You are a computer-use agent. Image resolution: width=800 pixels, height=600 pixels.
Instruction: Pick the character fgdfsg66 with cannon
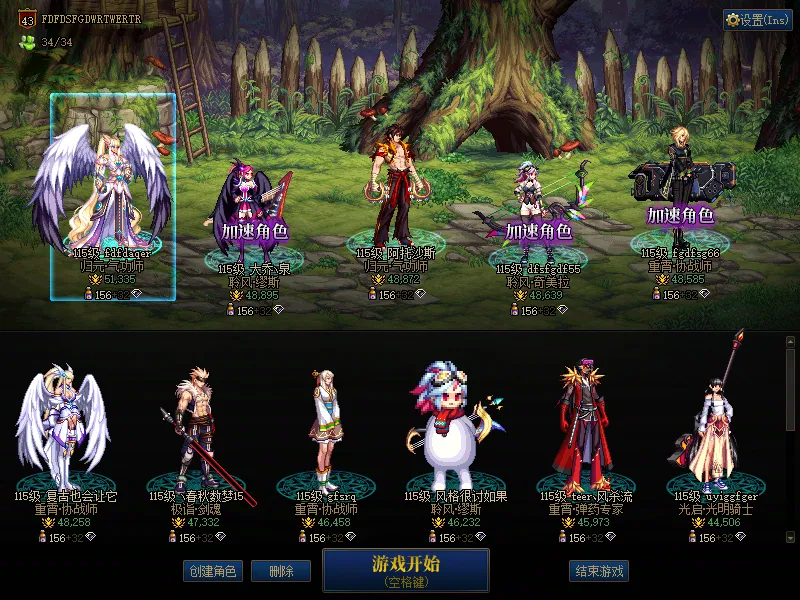[x=680, y=195]
